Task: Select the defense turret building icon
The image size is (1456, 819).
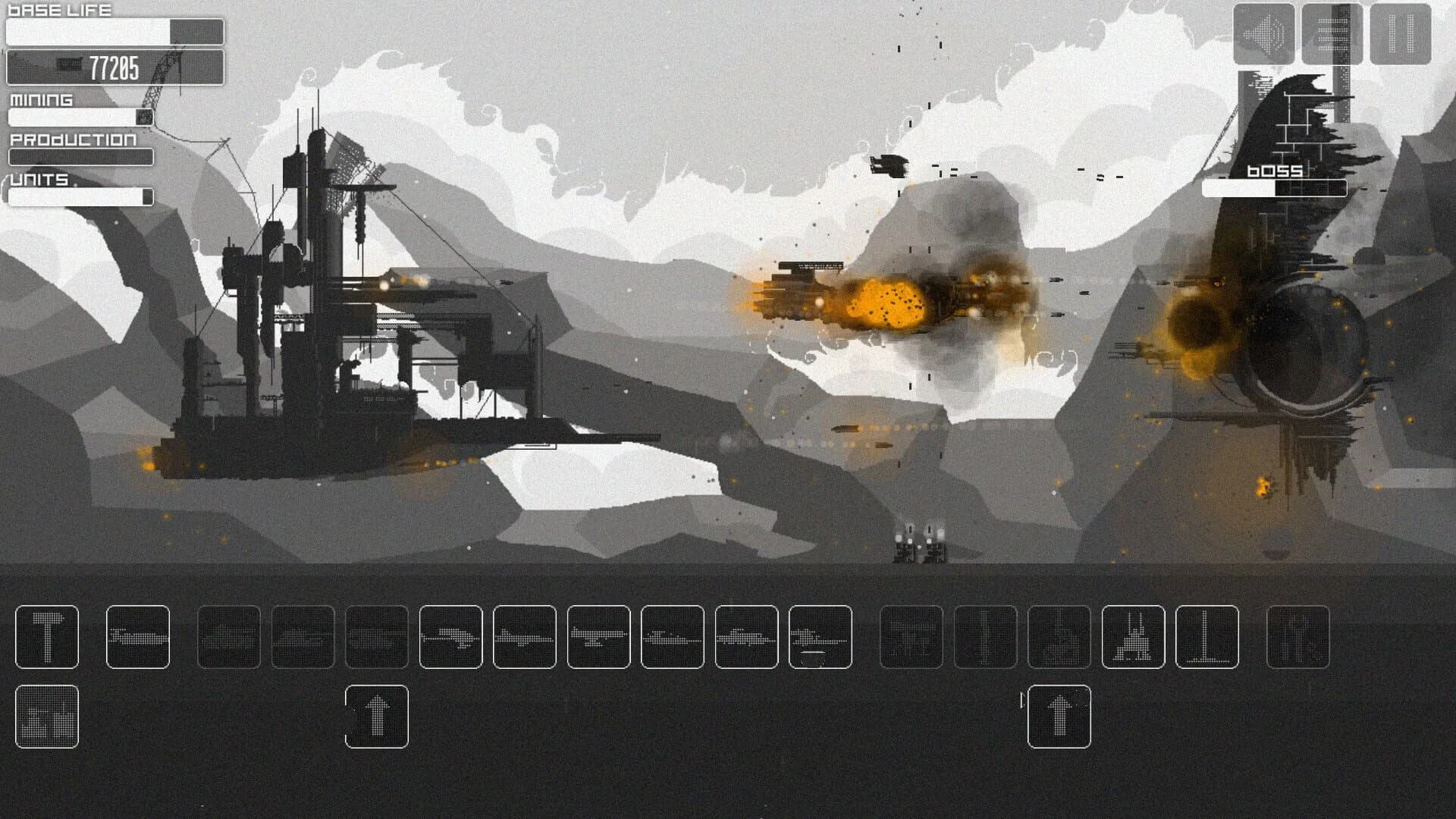Action: coord(914,637)
